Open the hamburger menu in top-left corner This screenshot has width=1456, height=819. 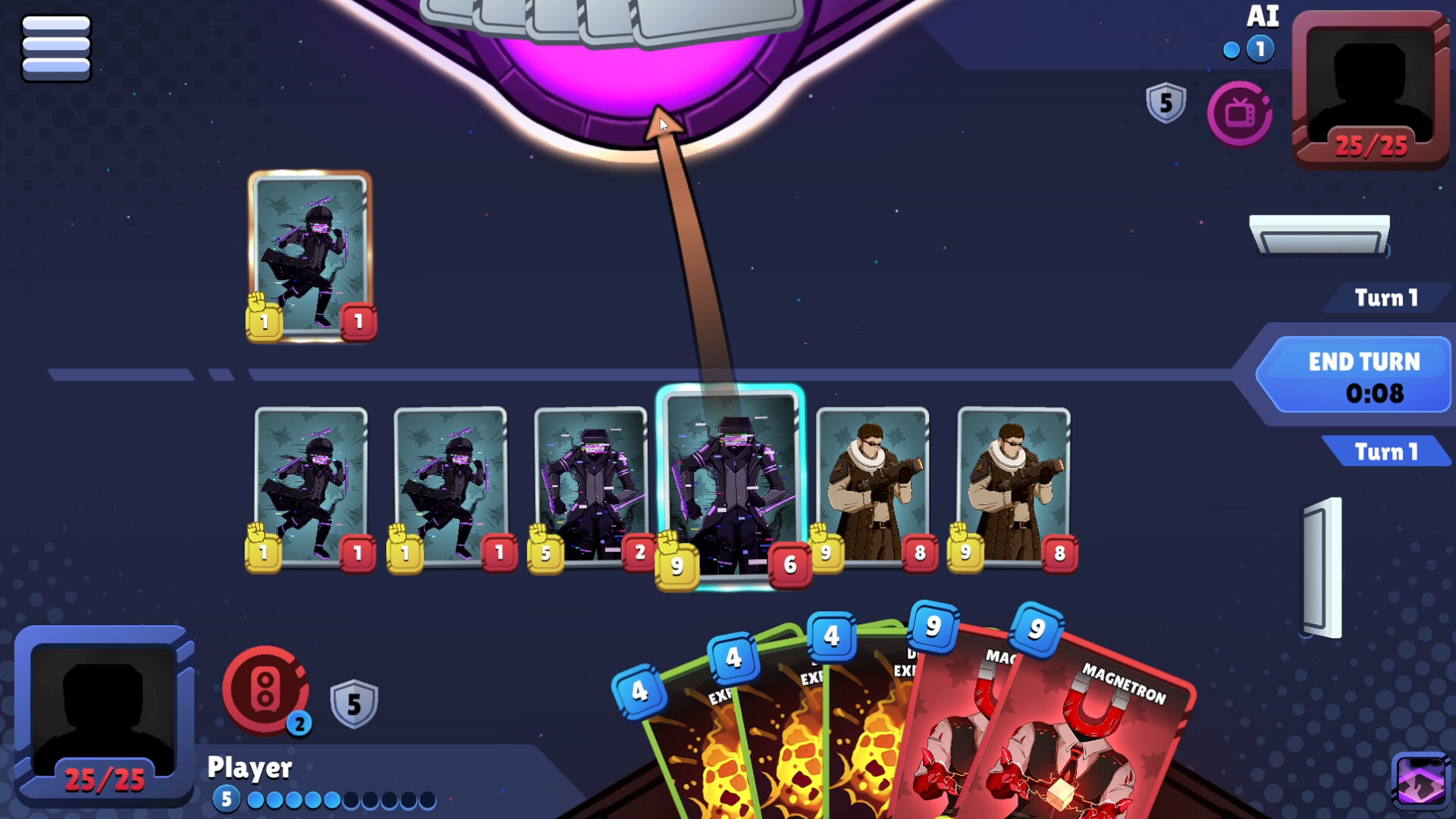pyautogui.click(x=57, y=47)
